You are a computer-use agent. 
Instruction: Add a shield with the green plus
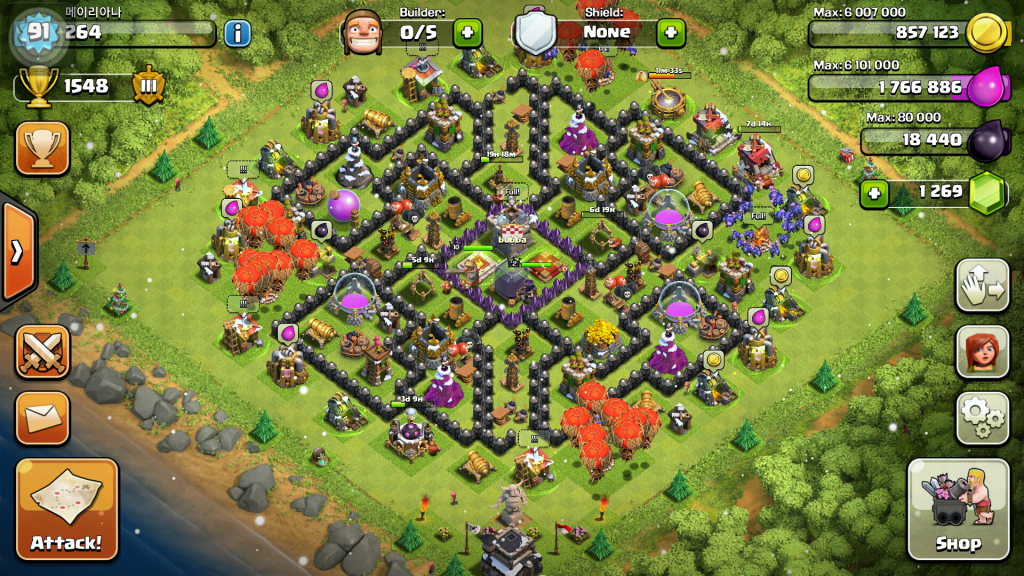coord(671,32)
